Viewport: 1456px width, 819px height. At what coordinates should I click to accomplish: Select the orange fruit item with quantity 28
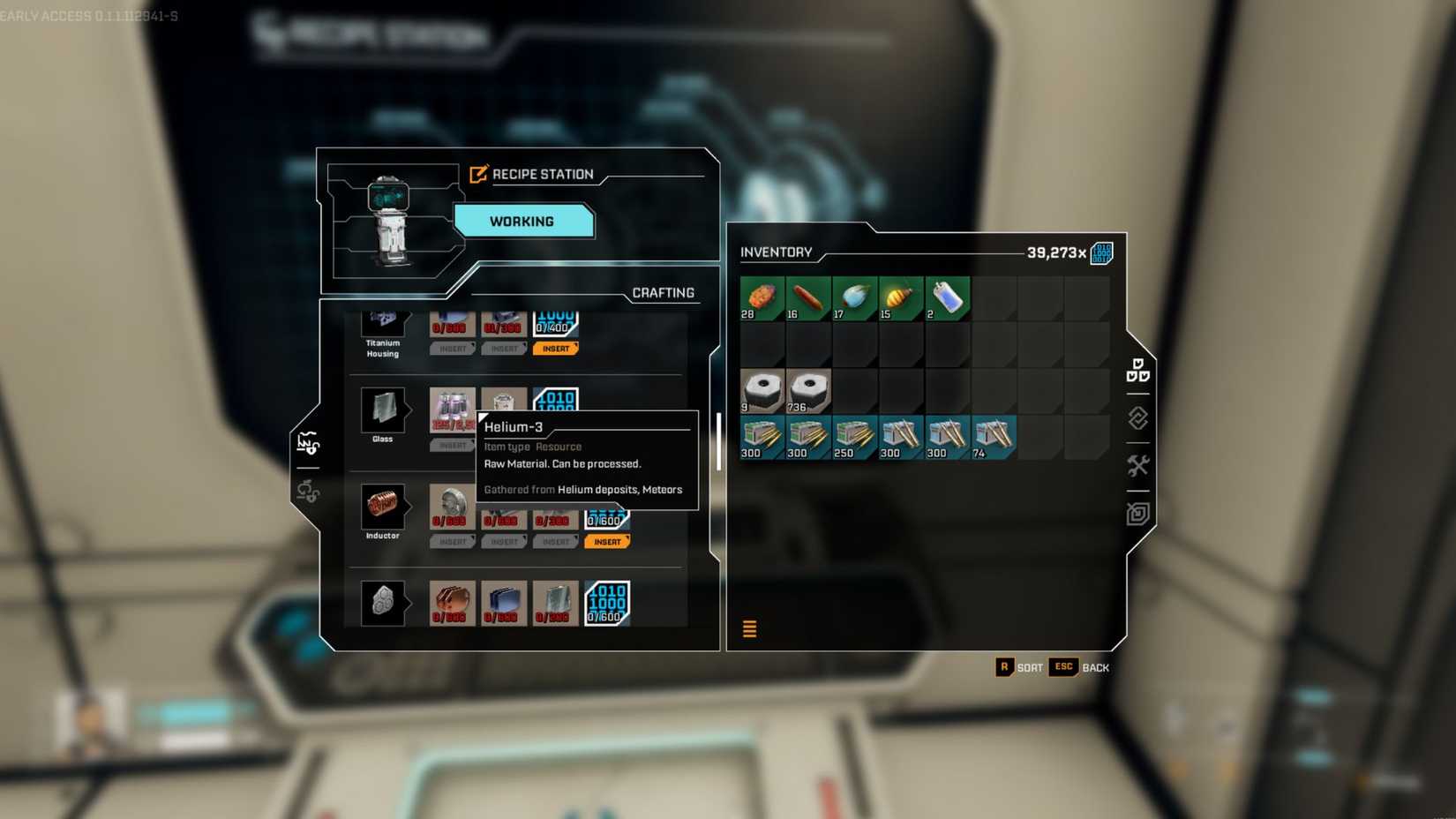click(x=762, y=297)
